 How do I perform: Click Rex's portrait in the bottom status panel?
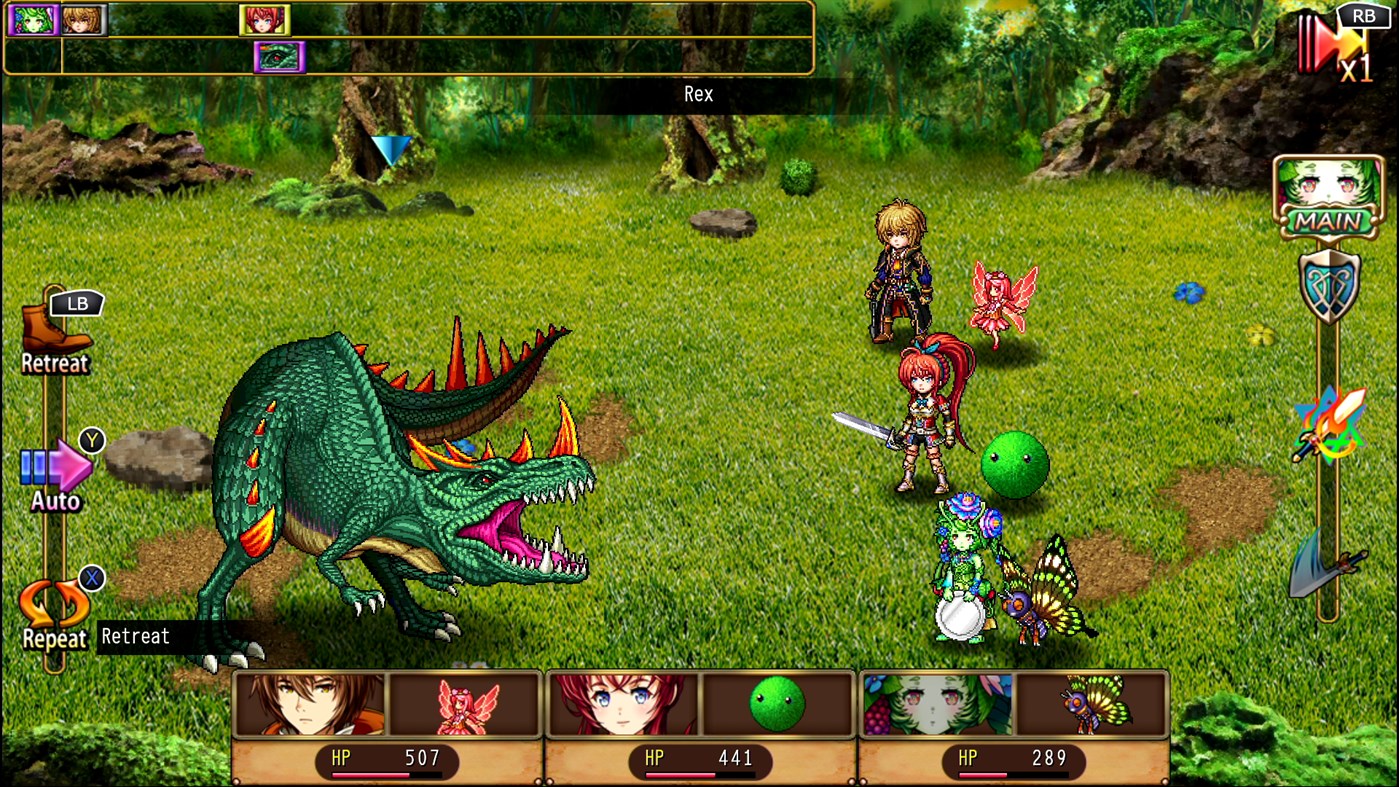(x=310, y=704)
